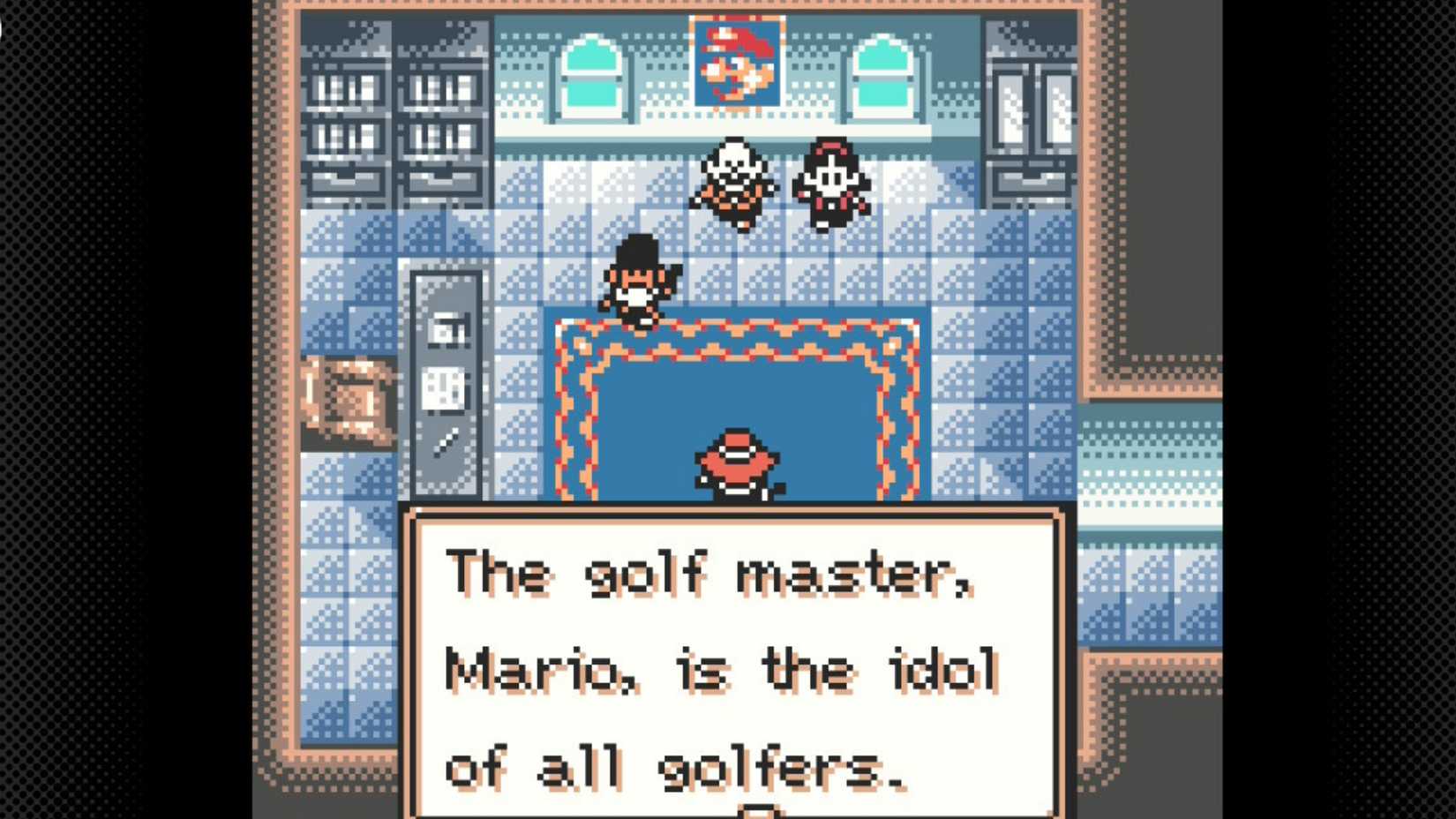Click the Mario portrait on the wall
This screenshot has height=819, width=1456.
click(737, 64)
